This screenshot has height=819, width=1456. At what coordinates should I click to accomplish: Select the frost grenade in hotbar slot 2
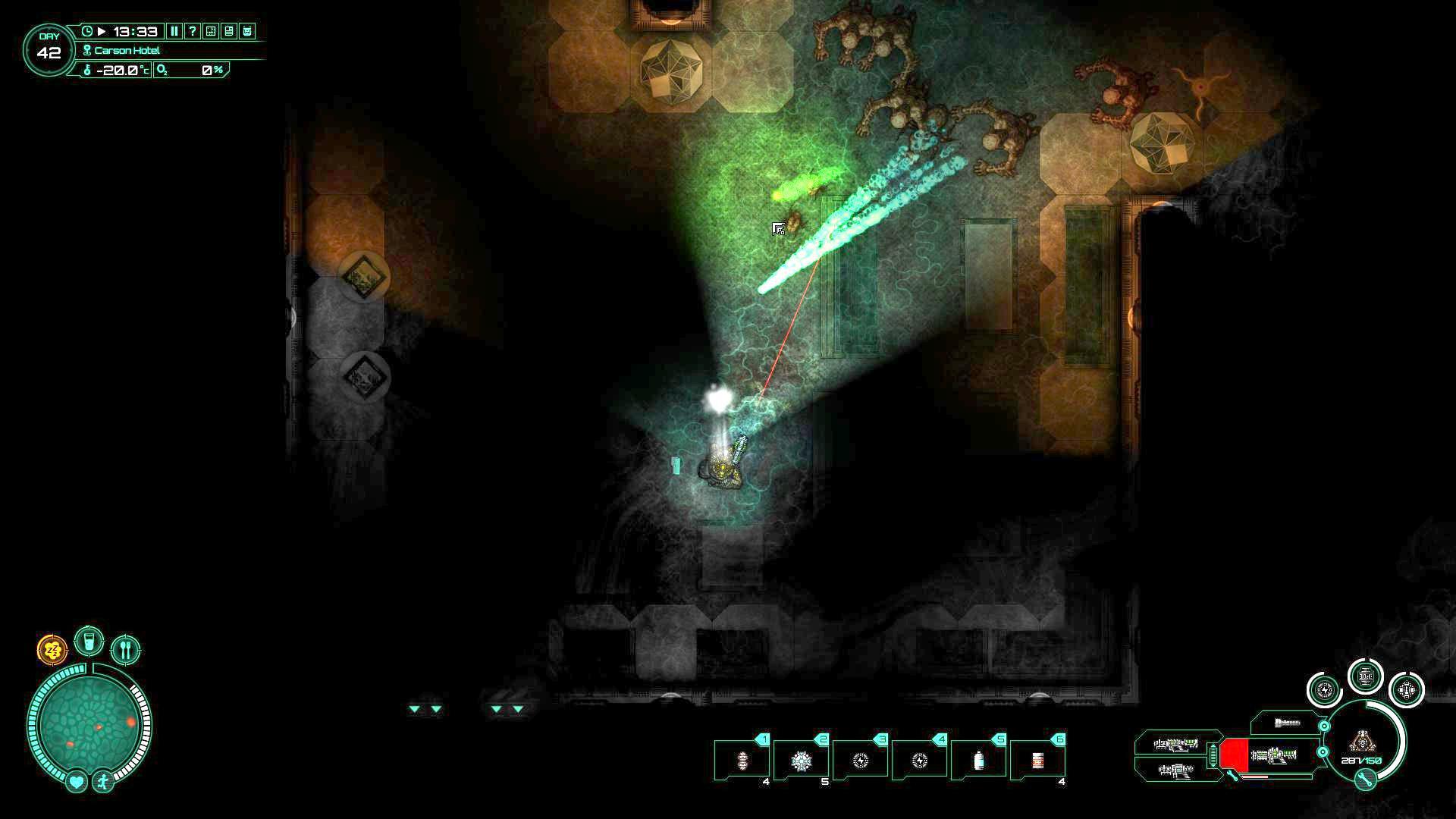coord(800,761)
